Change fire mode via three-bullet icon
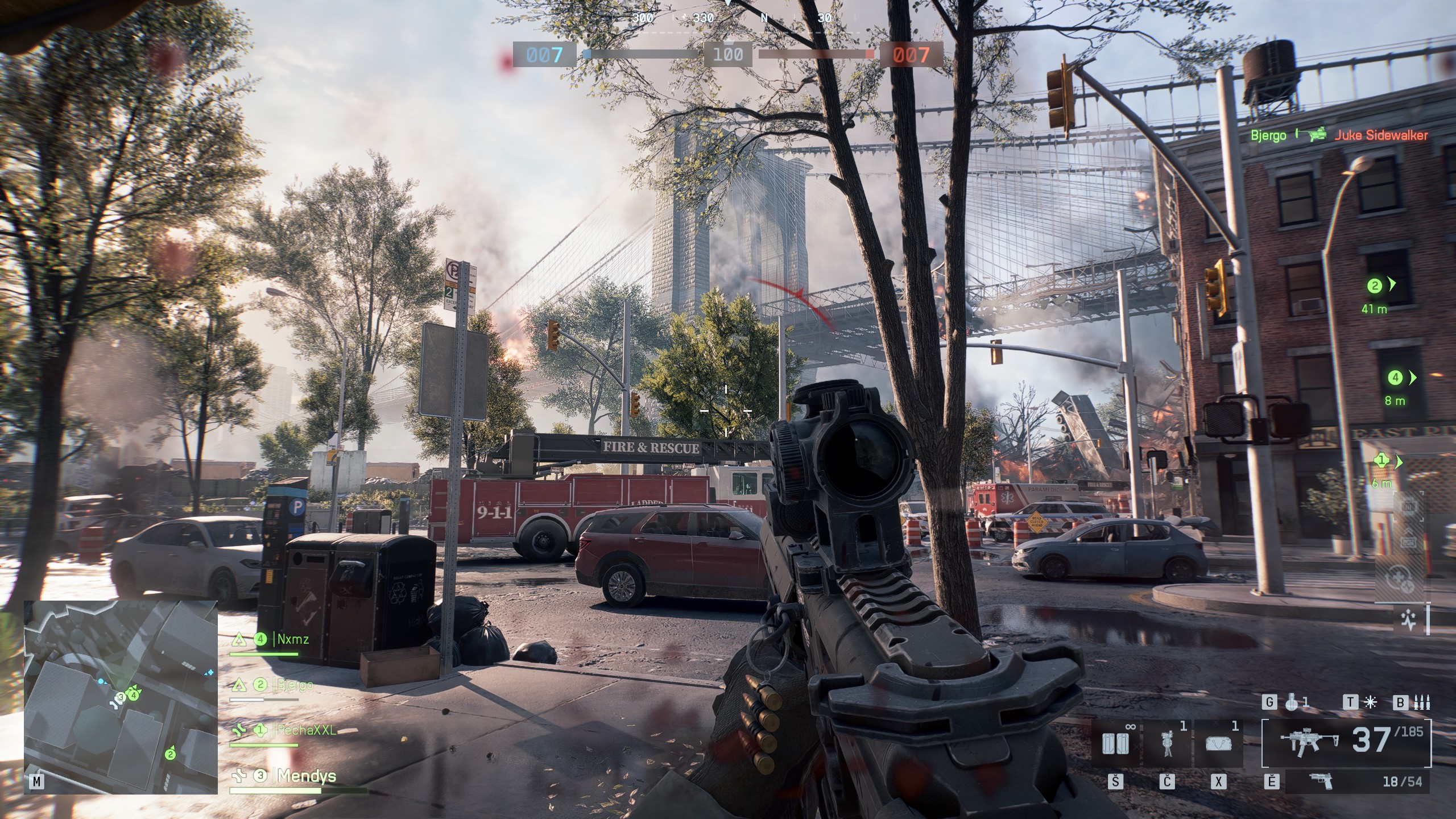 [x=1422, y=703]
